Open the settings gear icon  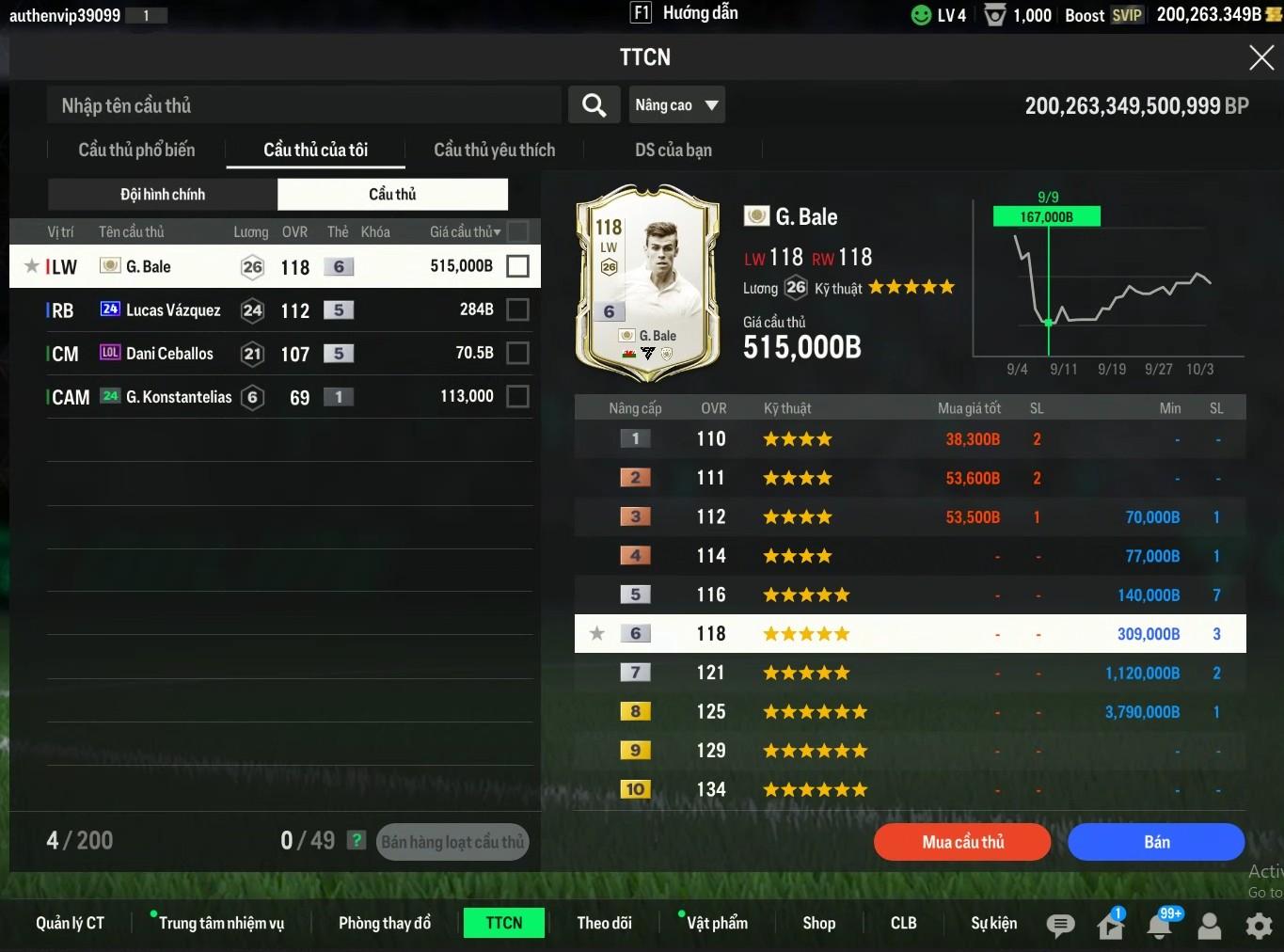1259,926
